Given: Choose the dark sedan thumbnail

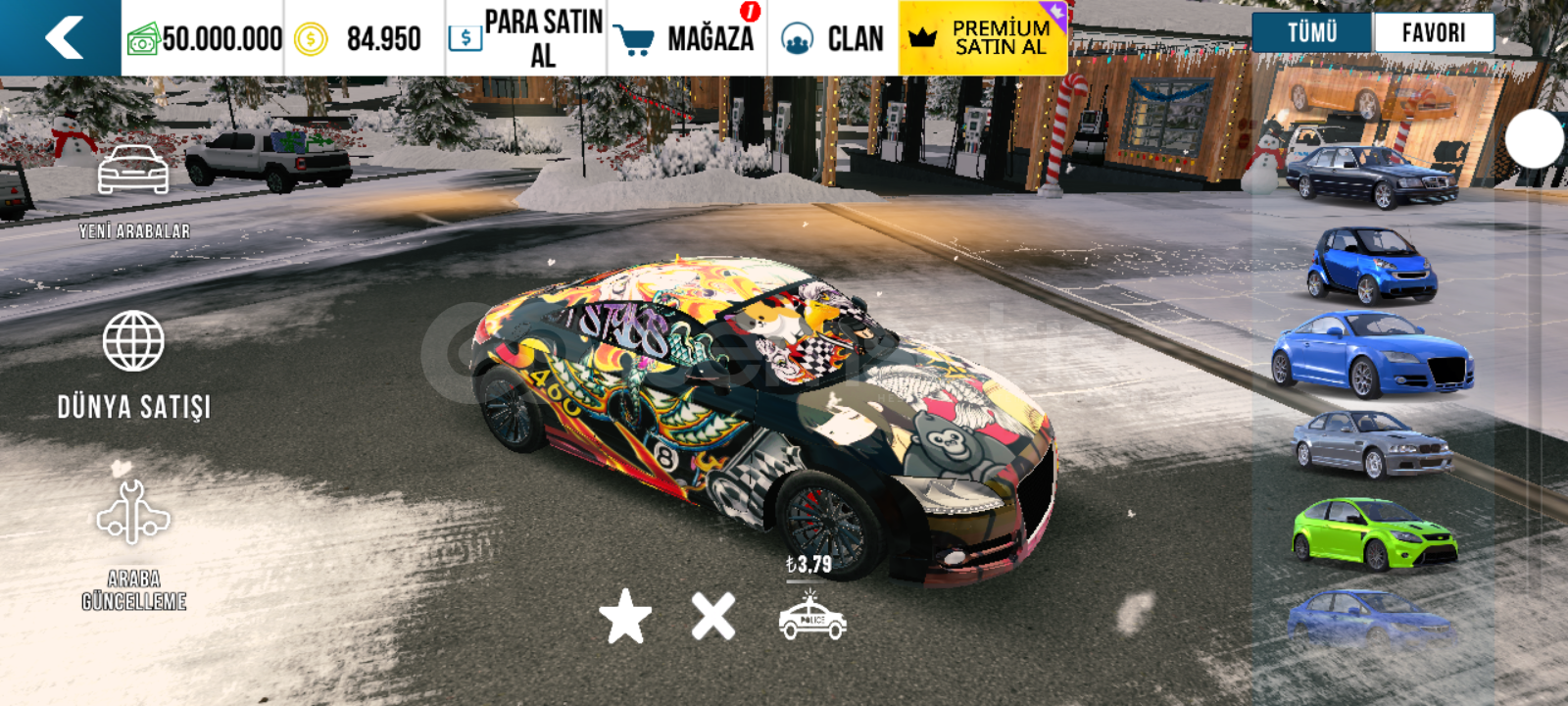Looking at the screenshot, I should [1372, 176].
